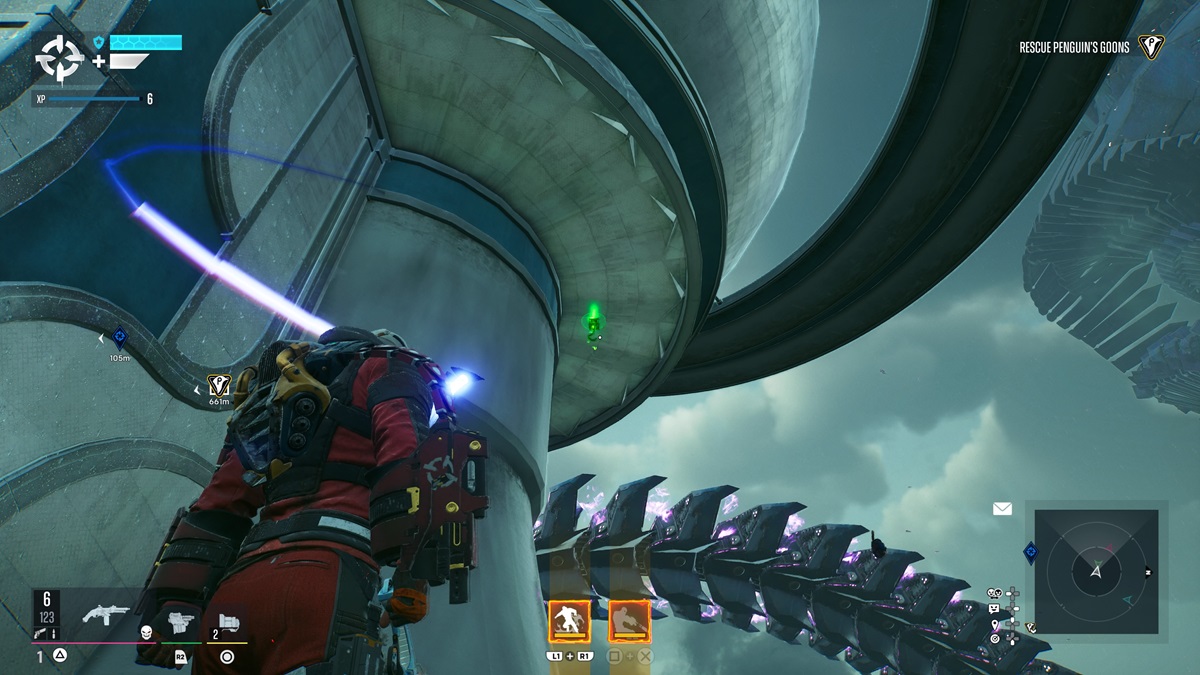Choose the grenade icon with count 2
Screen dimensions: 1200x675
click(x=230, y=623)
